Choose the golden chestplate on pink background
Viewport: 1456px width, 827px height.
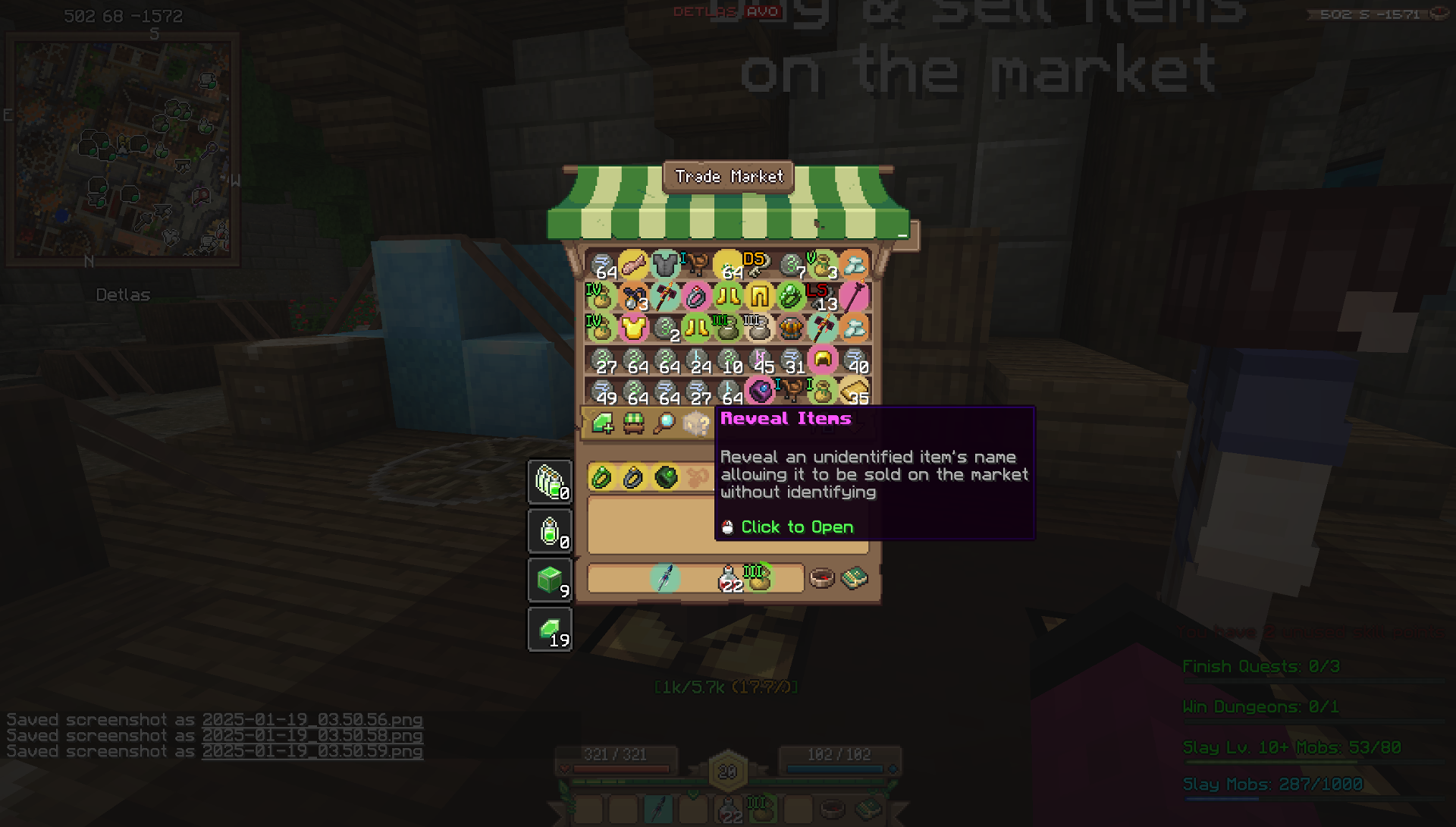[x=633, y=328]
